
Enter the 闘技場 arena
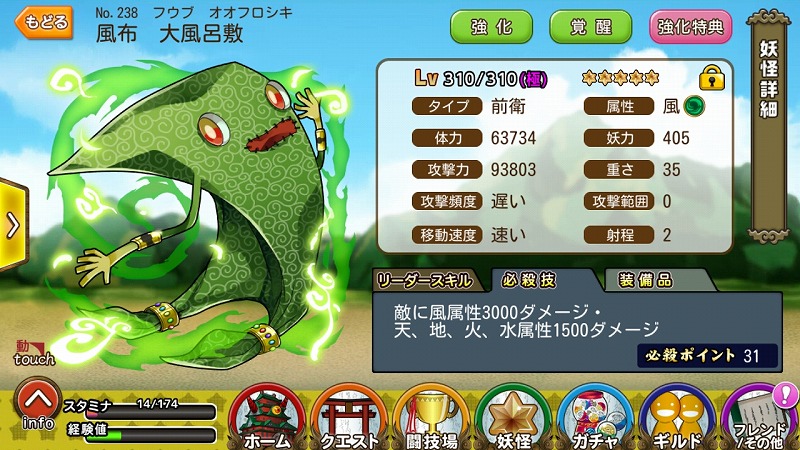430,415
